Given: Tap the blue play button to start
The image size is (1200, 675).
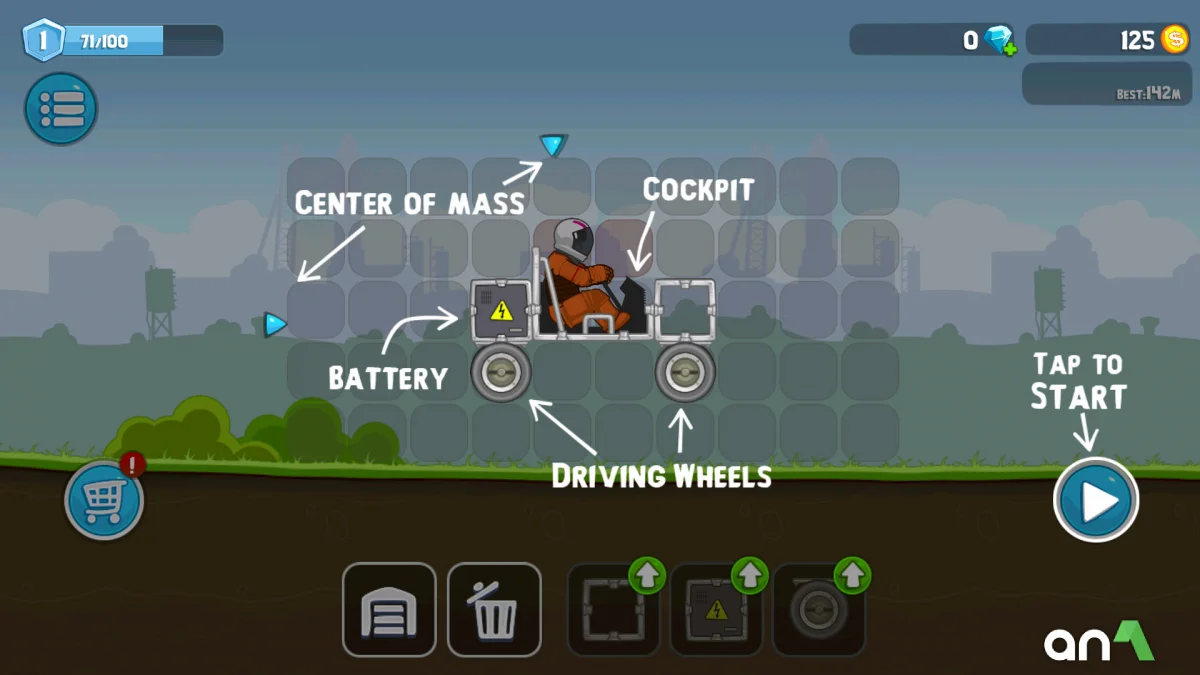Looking at the screenshot, I should [x=1096, y=500].
